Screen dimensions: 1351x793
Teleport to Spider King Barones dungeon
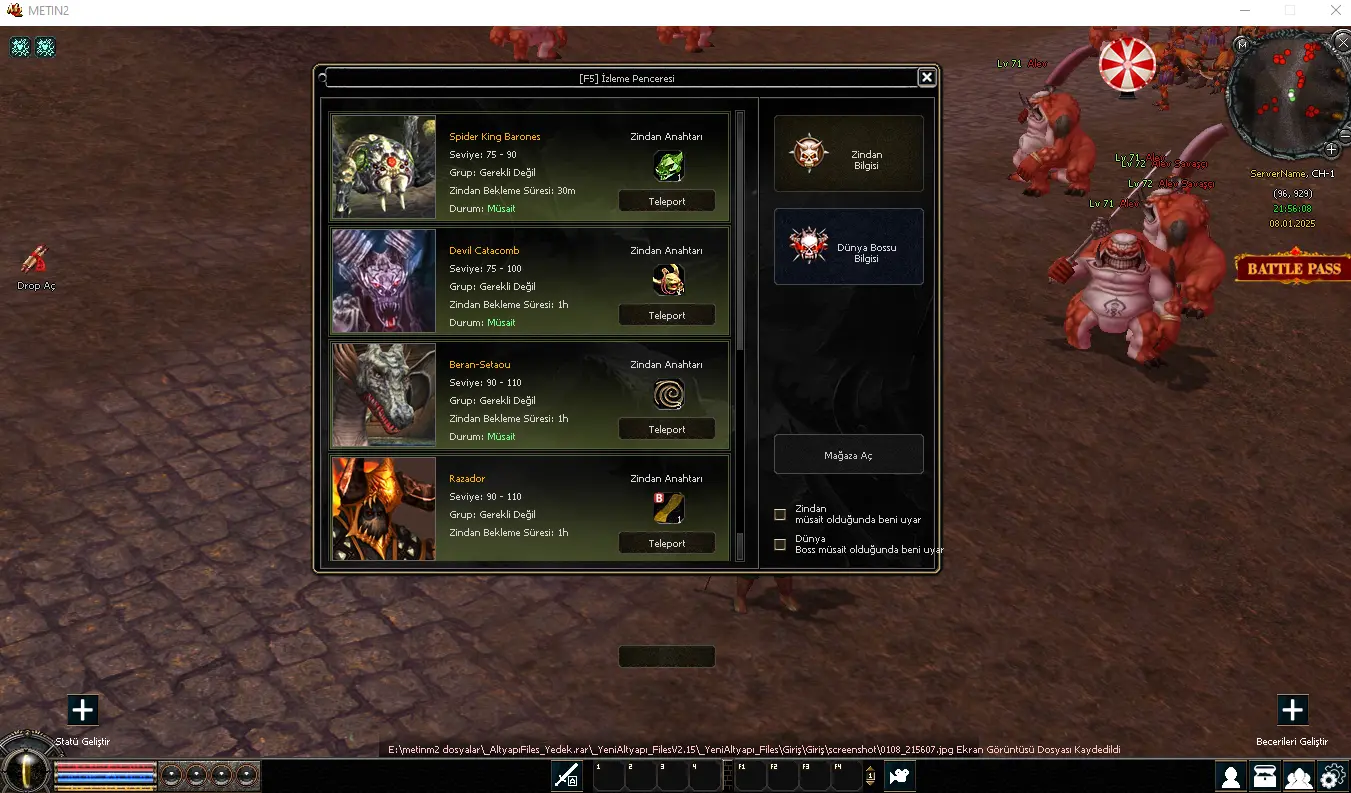point(667,201)
